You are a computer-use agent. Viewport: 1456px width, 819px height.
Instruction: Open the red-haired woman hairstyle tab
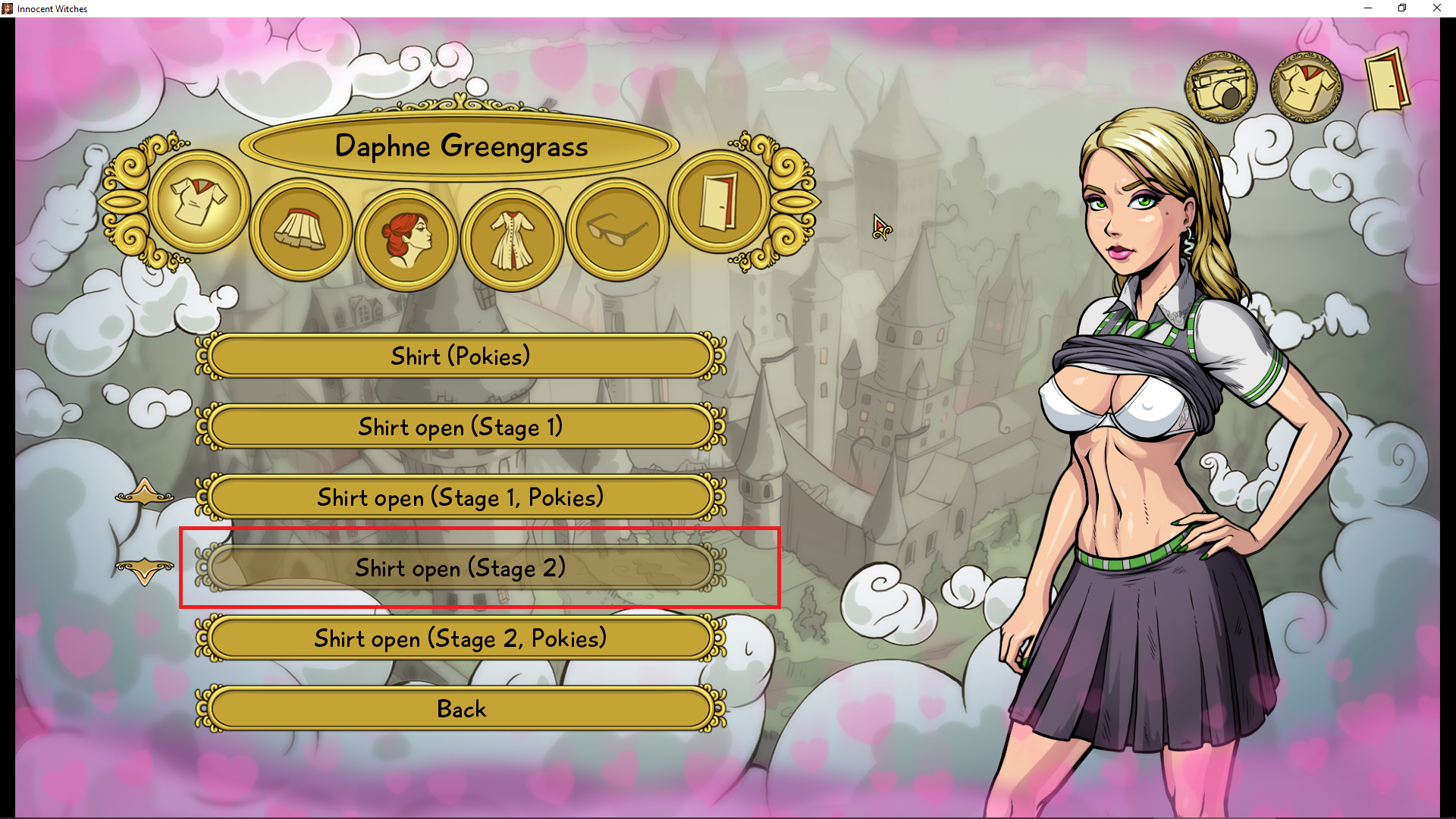pyautogui.click(x=406, y=239)
